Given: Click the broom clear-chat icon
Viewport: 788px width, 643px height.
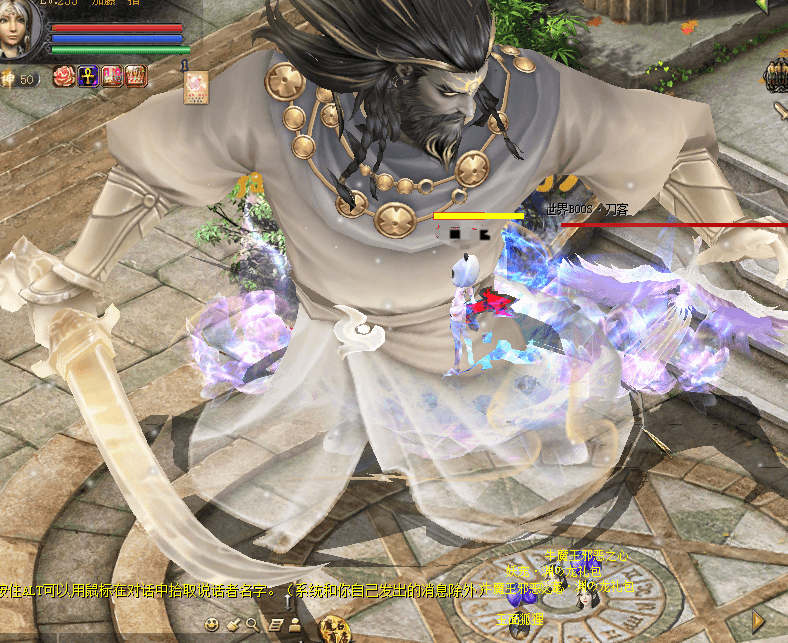Looking at the screenshot, I should (x=232, y=625).
